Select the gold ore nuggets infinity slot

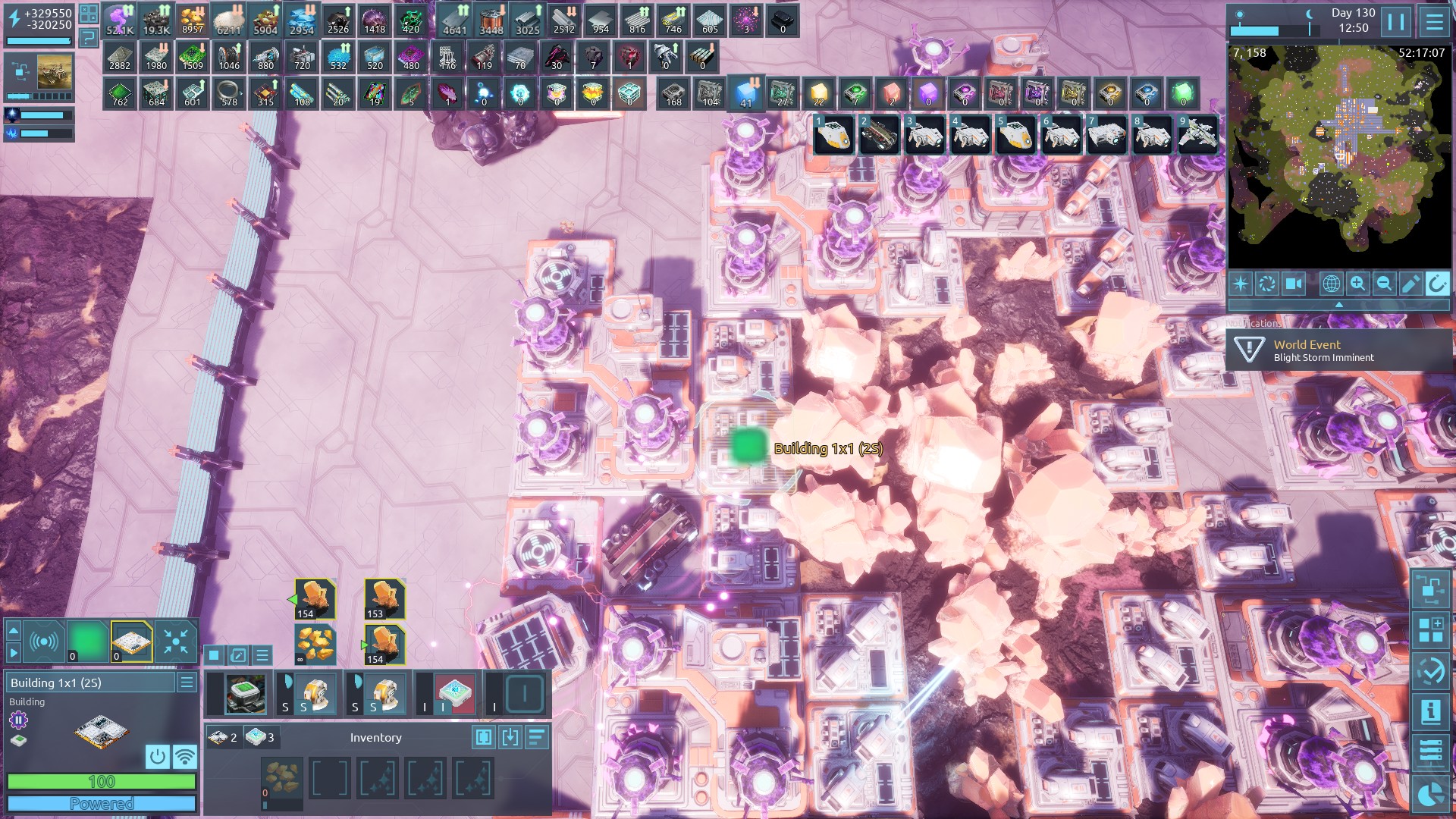click(x=315, y=645)
